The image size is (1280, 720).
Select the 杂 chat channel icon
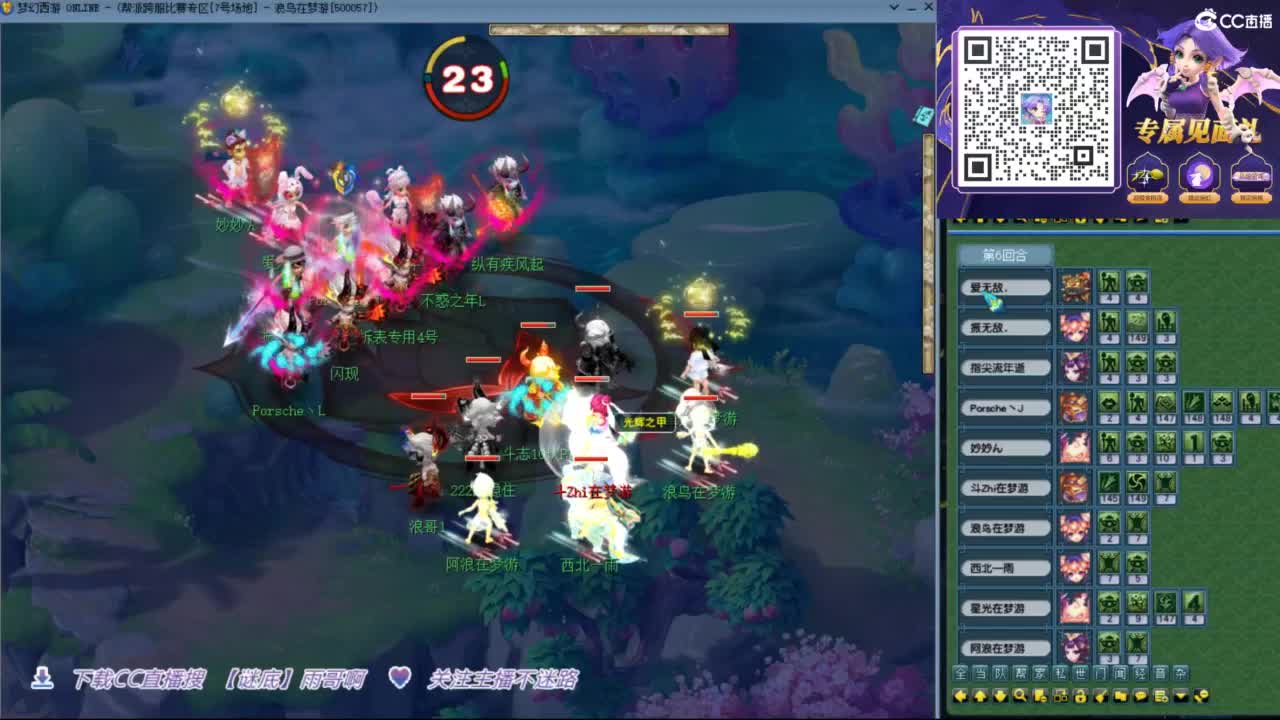pyautogui.click(x=1182, y=672)
